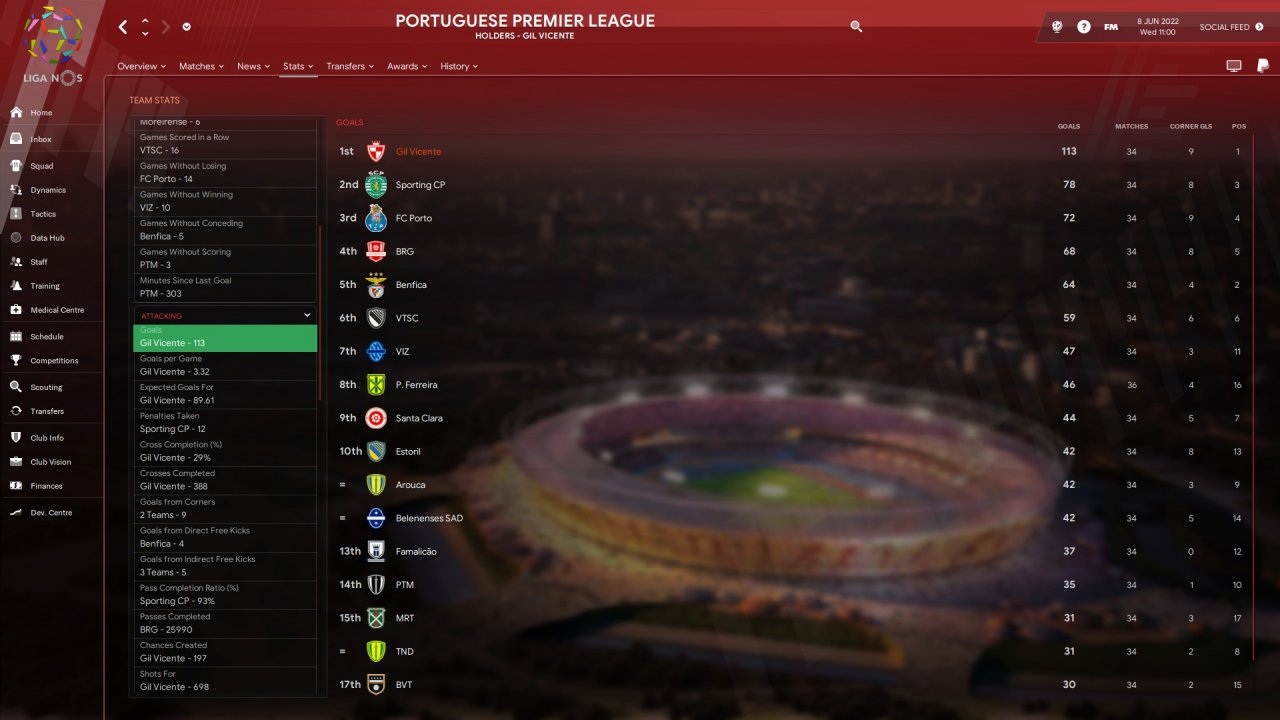
Task: Open the Overview dropdown tab
Action: (x=141, y=66)
